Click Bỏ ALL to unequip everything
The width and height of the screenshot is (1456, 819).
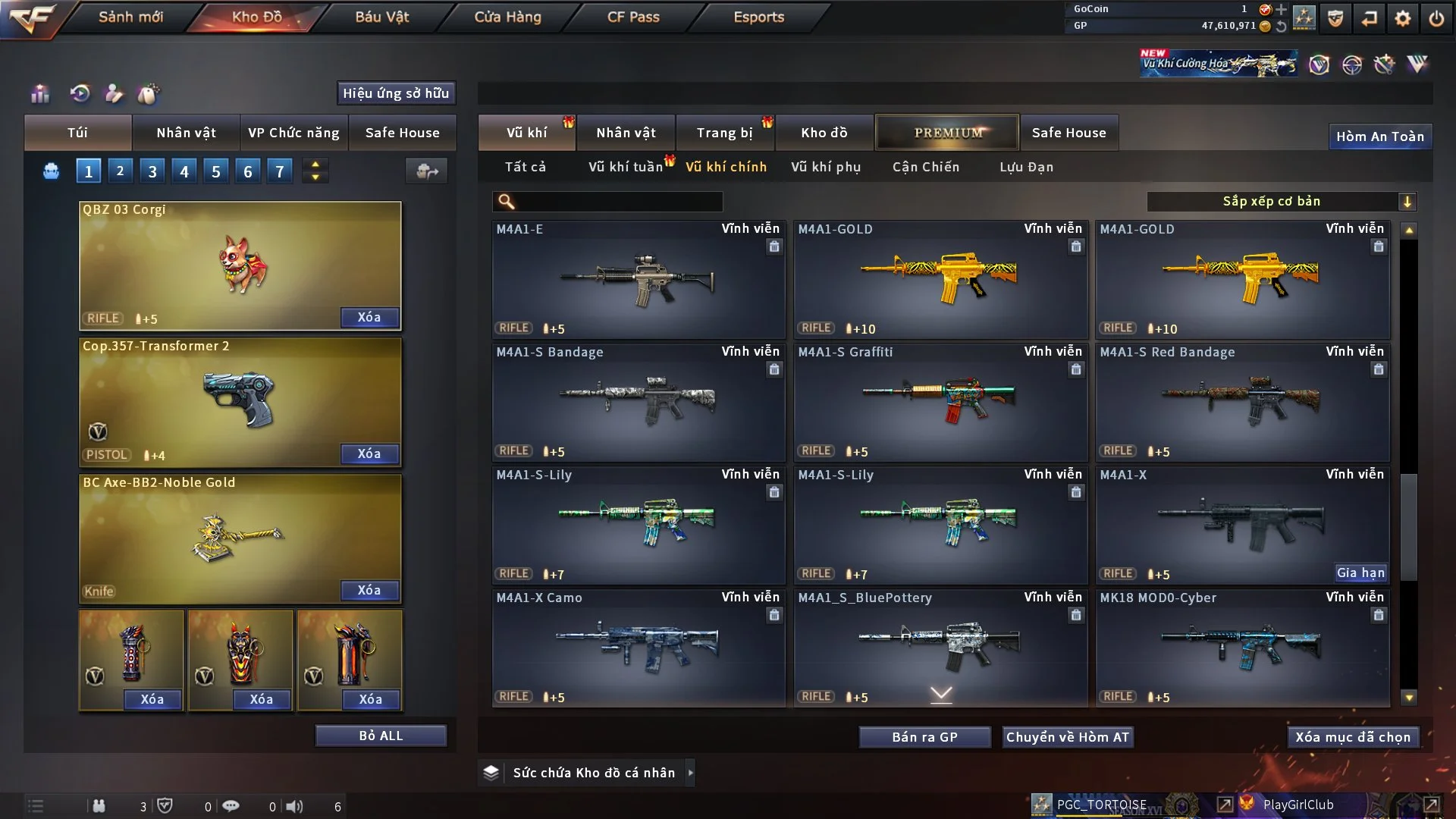click(381, 736)
